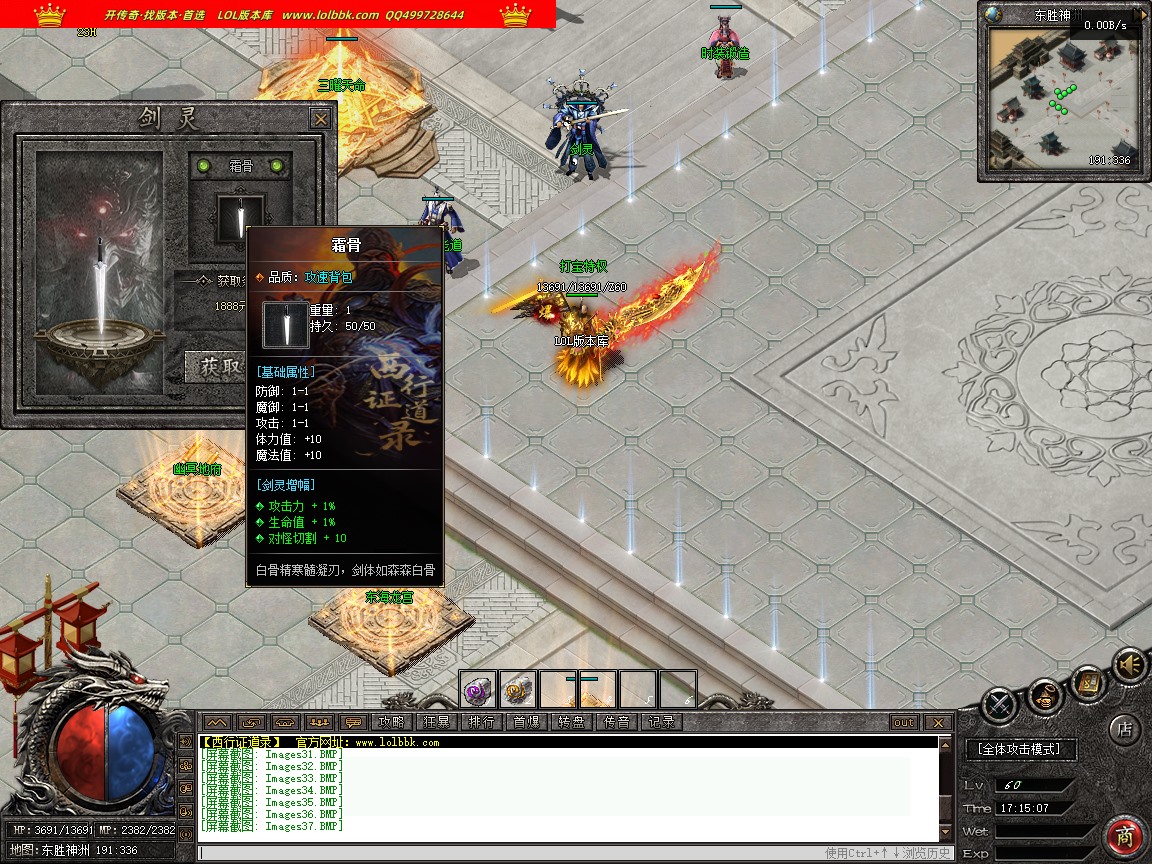The width and height of the screenshot is (1152, 864).
Task: Open the red 商 mall button
Action: point(1125,836)
